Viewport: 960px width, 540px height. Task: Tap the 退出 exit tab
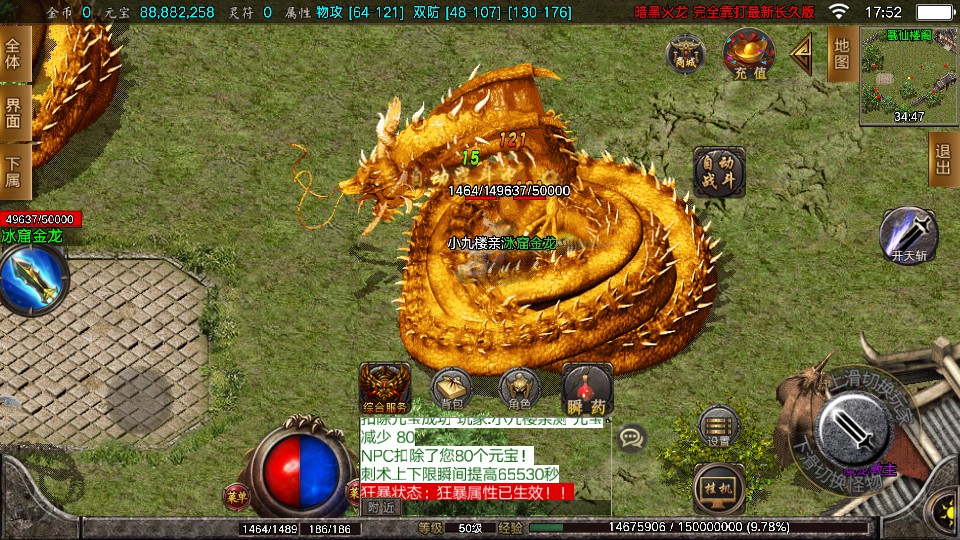(x=942, y=159)
